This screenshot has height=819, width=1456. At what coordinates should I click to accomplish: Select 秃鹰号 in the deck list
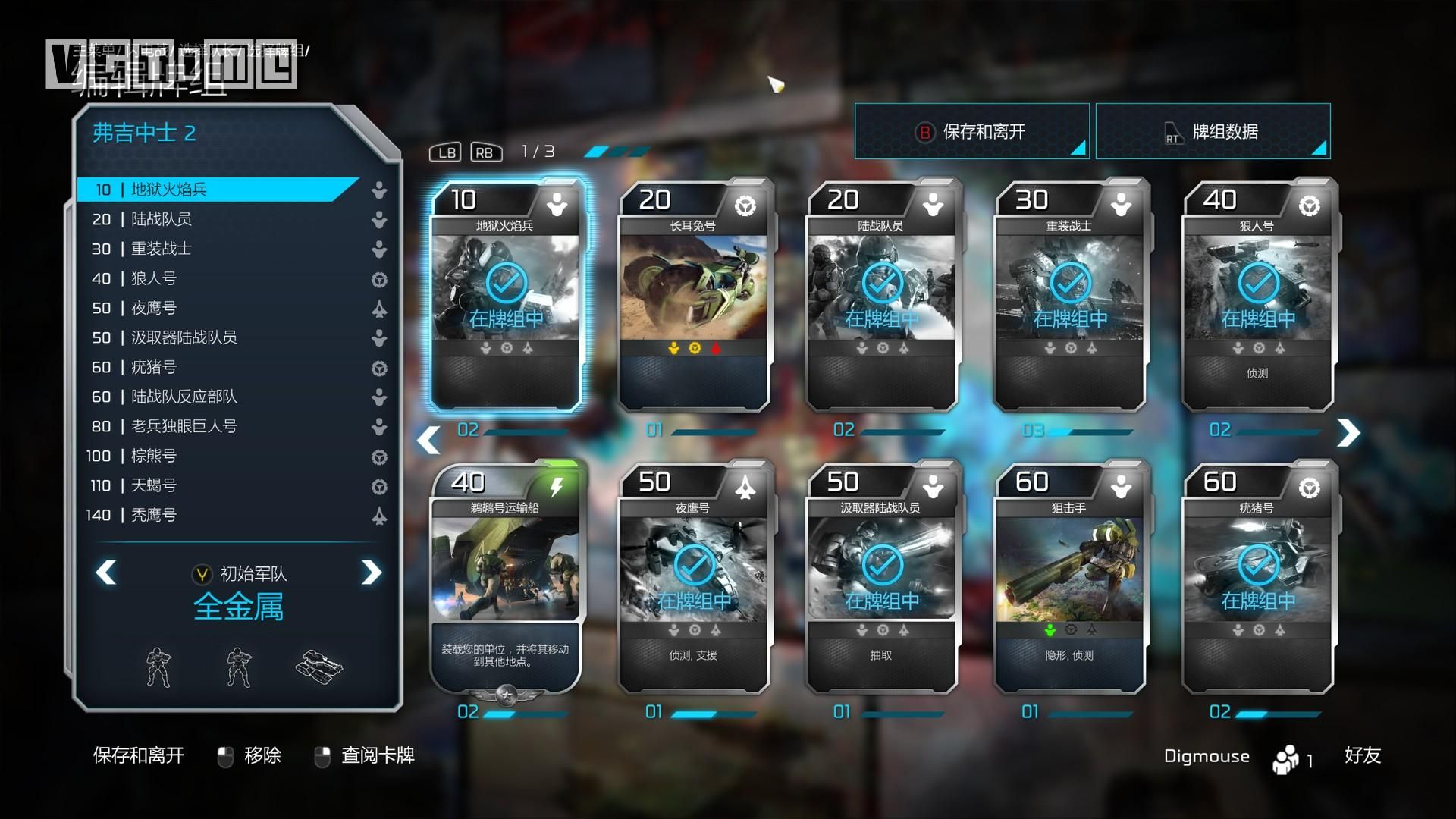tap(227, 515)
